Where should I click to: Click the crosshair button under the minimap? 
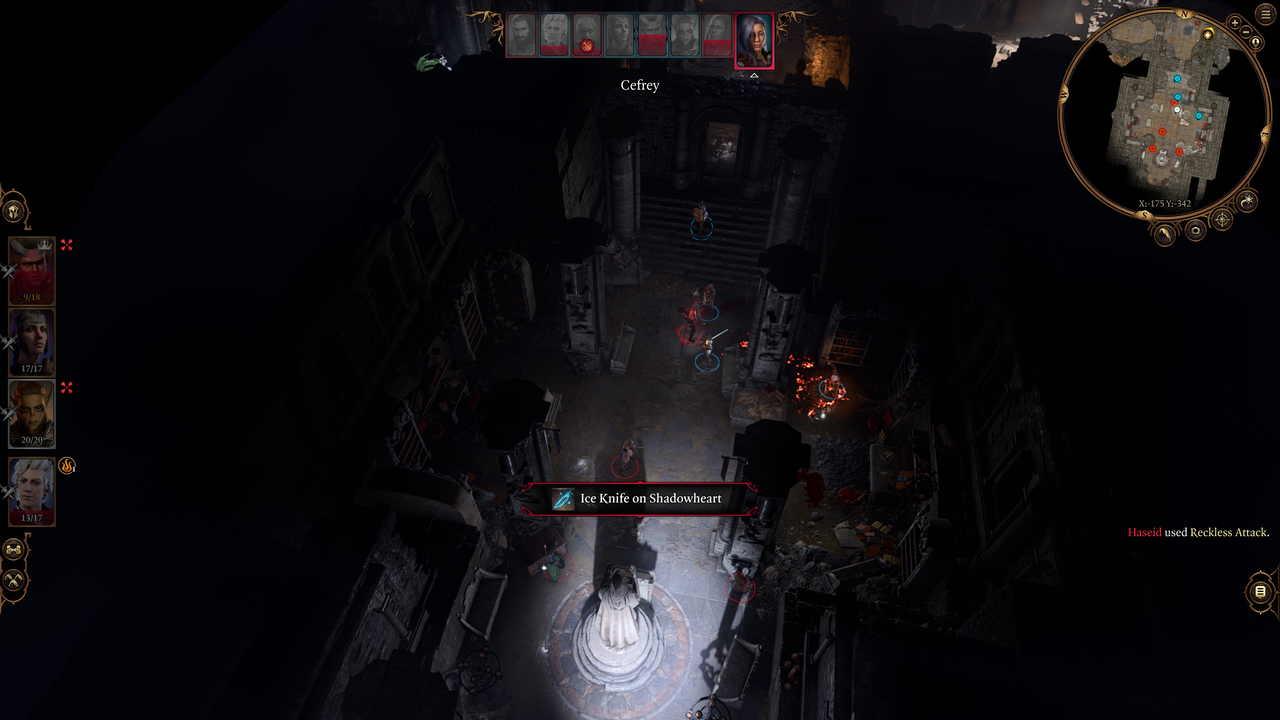coord(1221,219)
